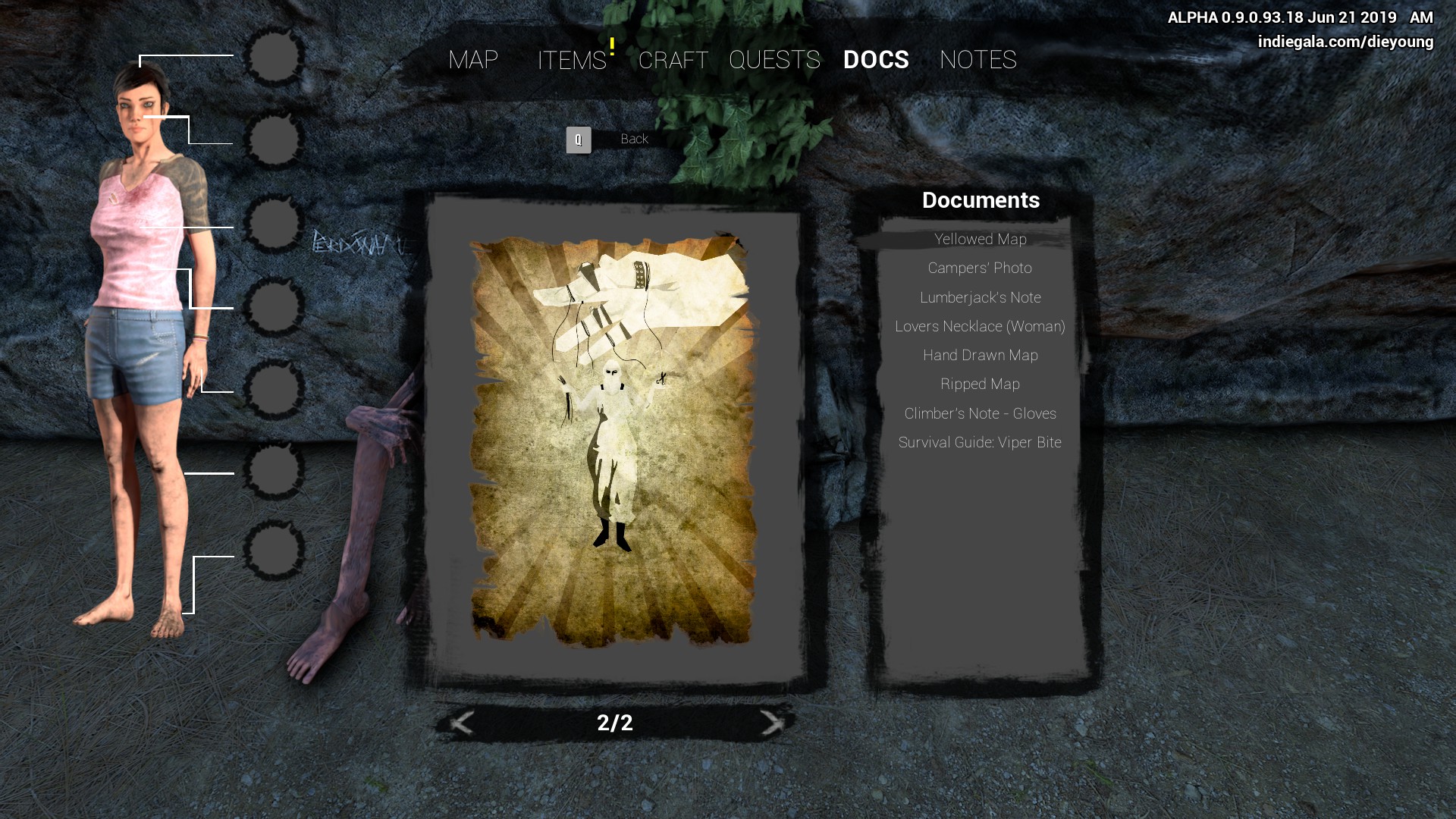The image size is (1456, 819).
Task: Go to the previous document page
Action: click(x=462, y=723)
